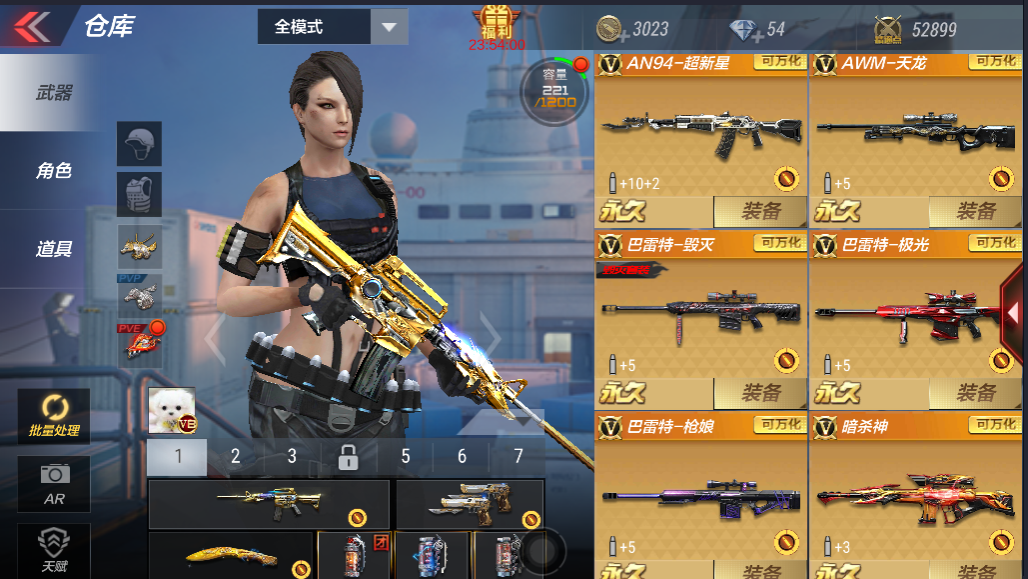The width and height of the screenshot is (1028, 579).
Task: Open the 天赋 talent menu
Action: click(x=53, y=549)
